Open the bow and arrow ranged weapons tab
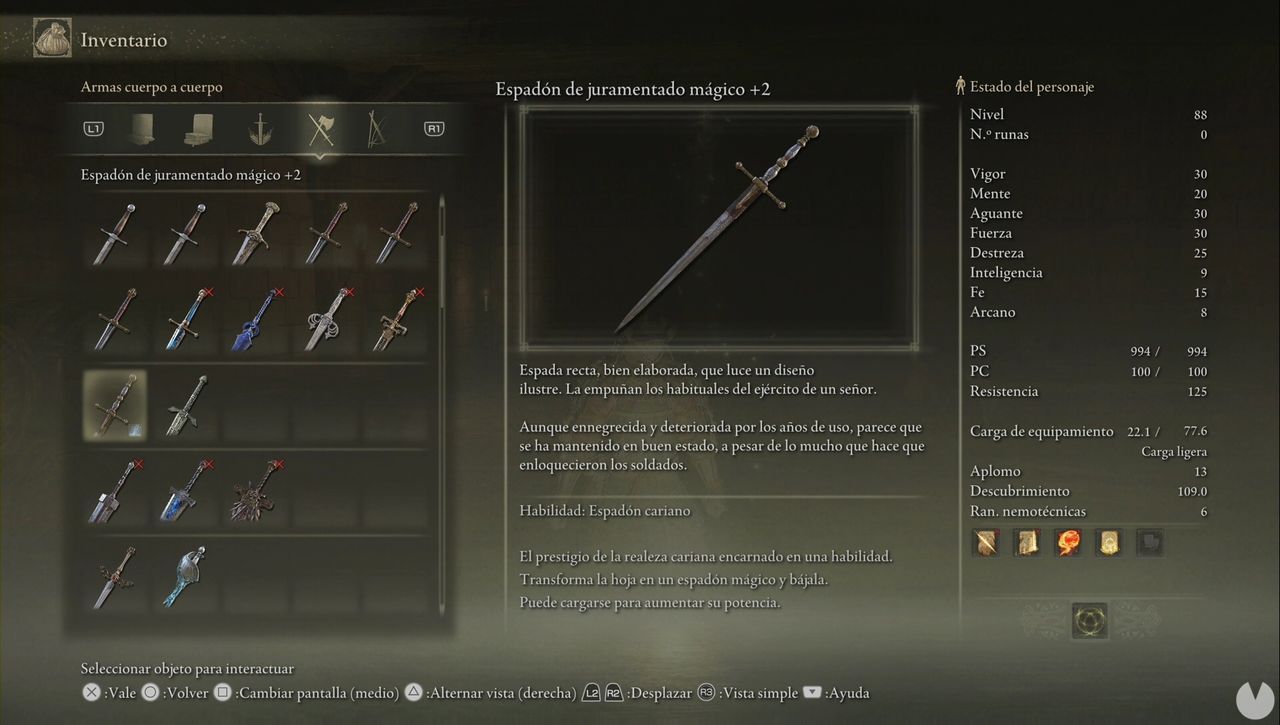This screenshot has width=1280, height=725. click(376, 128)
